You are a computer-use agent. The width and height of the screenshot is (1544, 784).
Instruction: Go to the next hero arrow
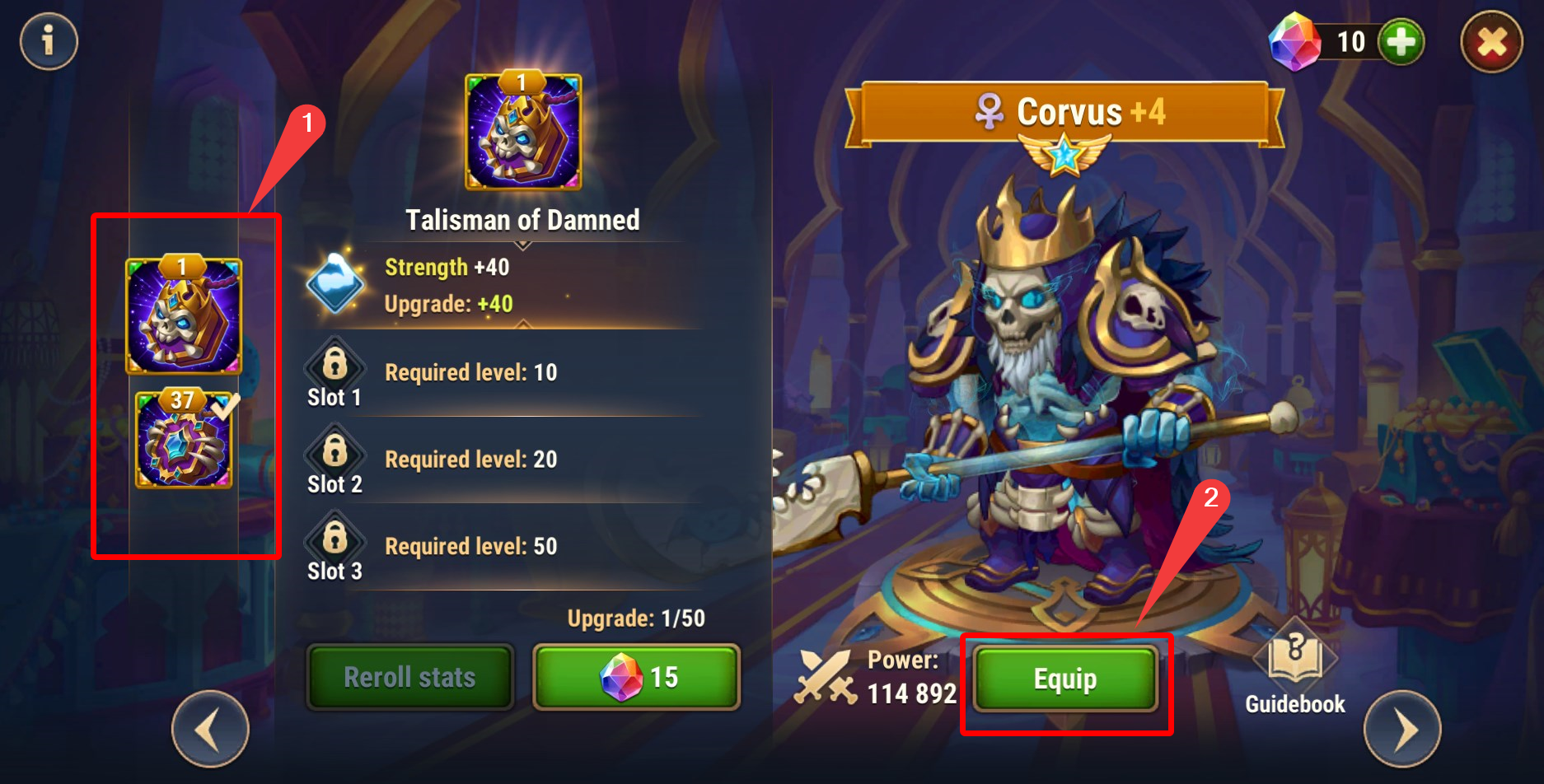(x=1402, y=729)
